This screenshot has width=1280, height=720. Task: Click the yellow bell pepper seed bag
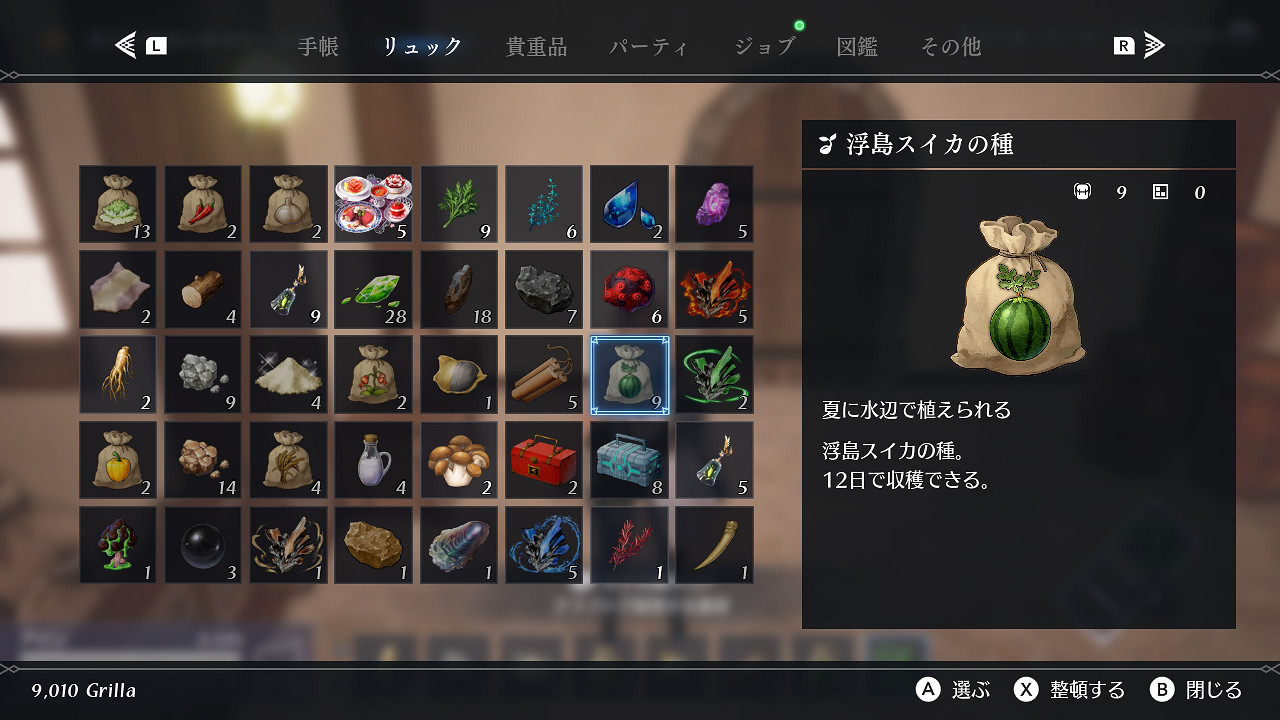pos(118,460)
